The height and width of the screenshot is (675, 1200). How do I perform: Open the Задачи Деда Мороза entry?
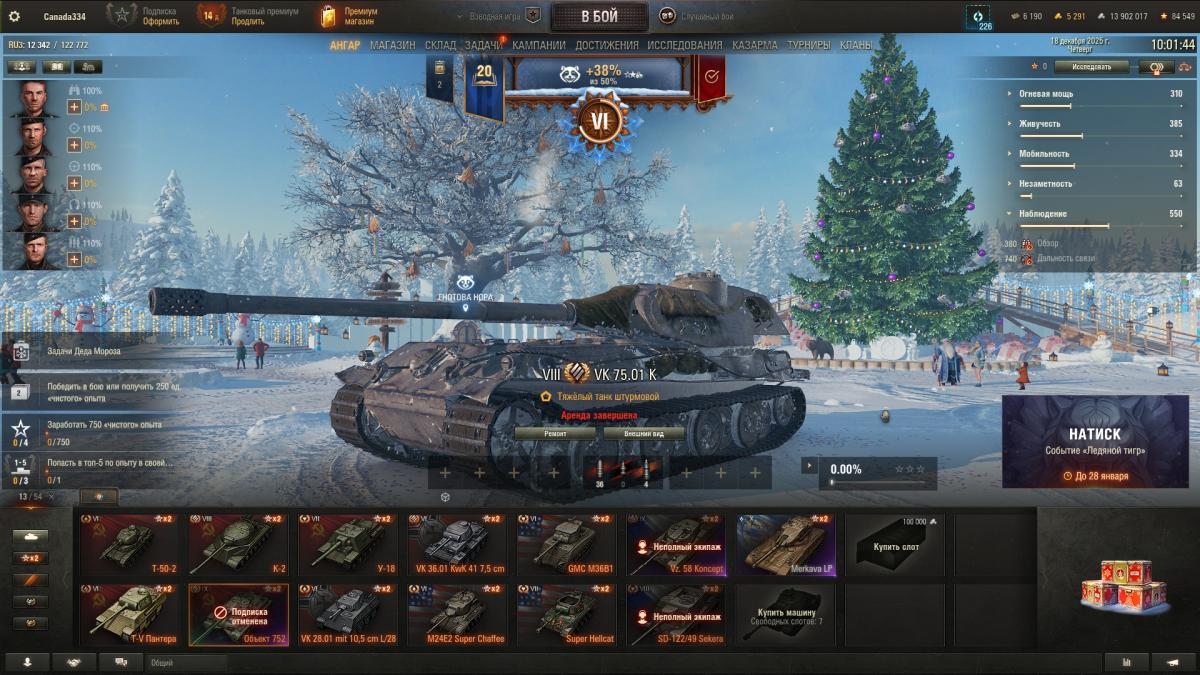coord(95,351)
